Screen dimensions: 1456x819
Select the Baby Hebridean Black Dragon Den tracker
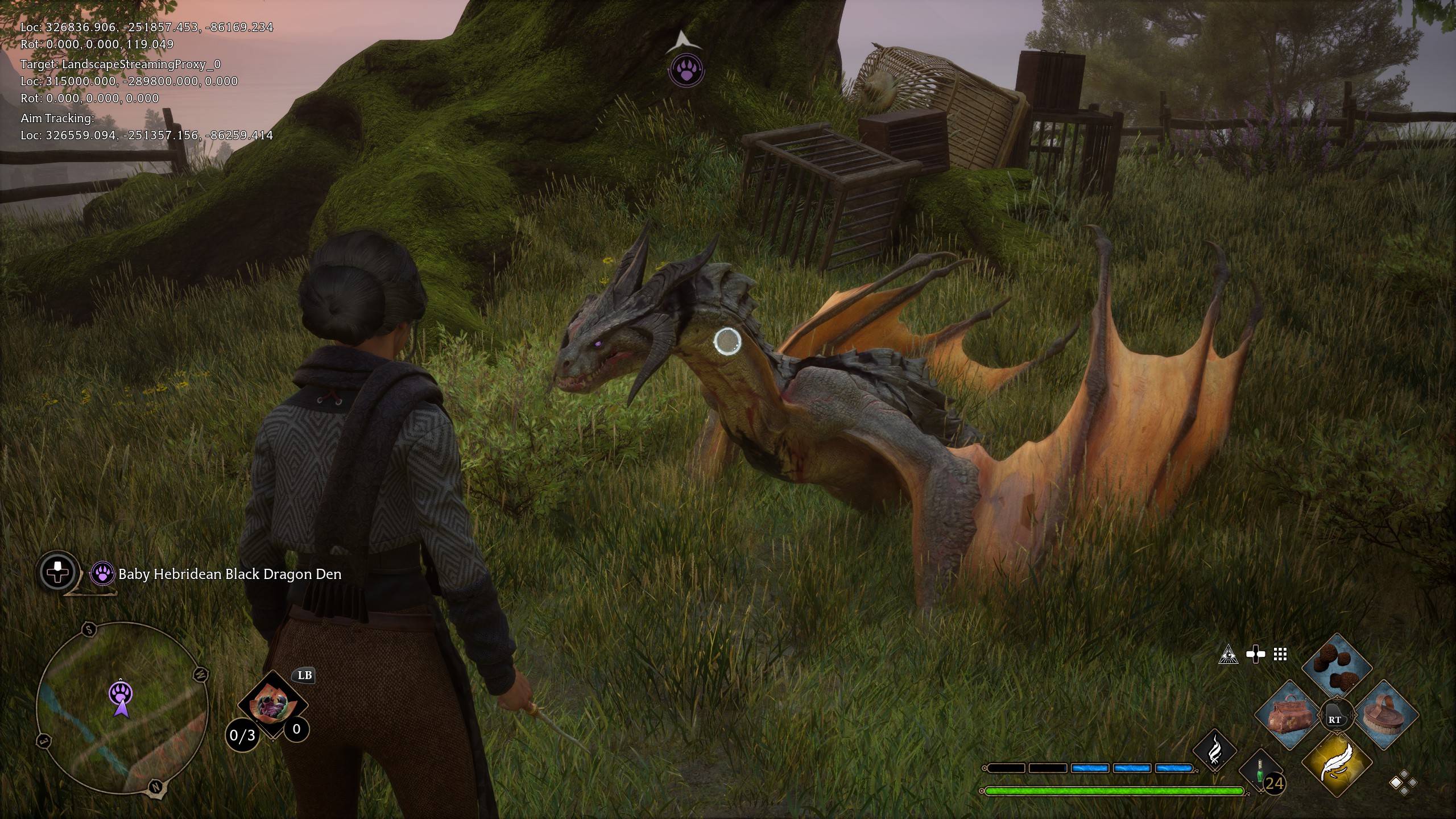[x=230, y=574]
